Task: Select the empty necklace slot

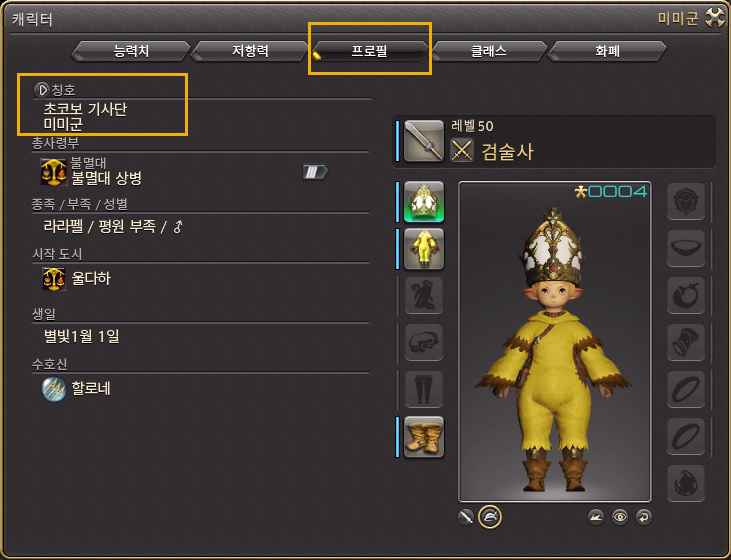Action: [686, 249]
